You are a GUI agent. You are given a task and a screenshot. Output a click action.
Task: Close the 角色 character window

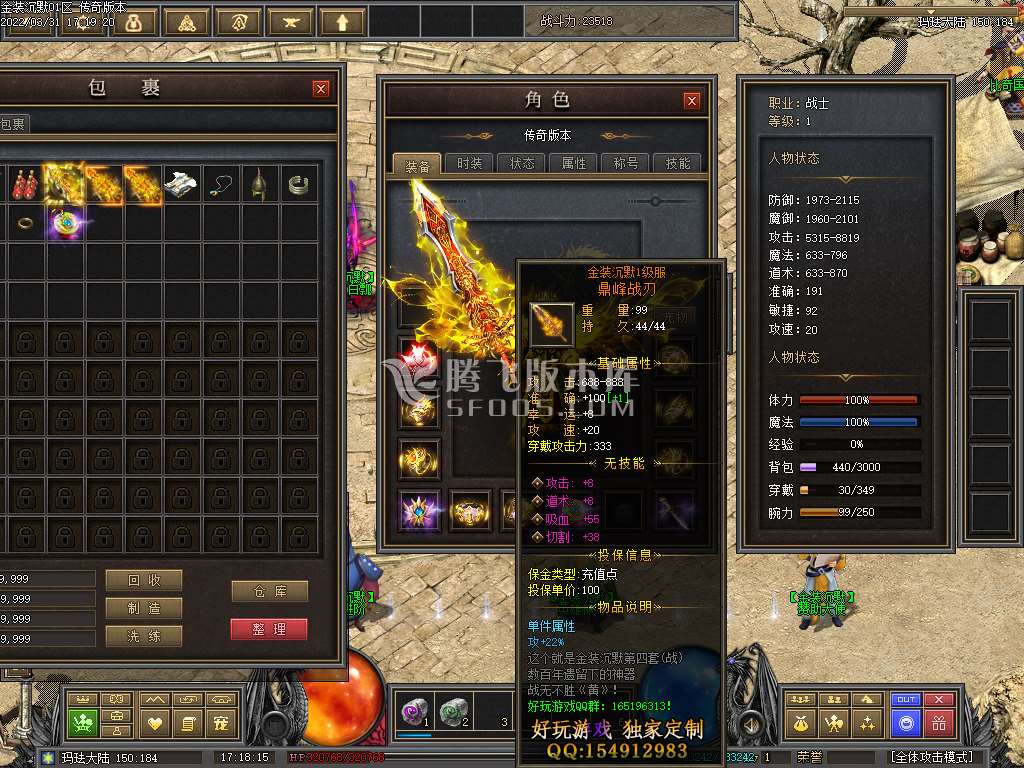[x=692, y=101]
